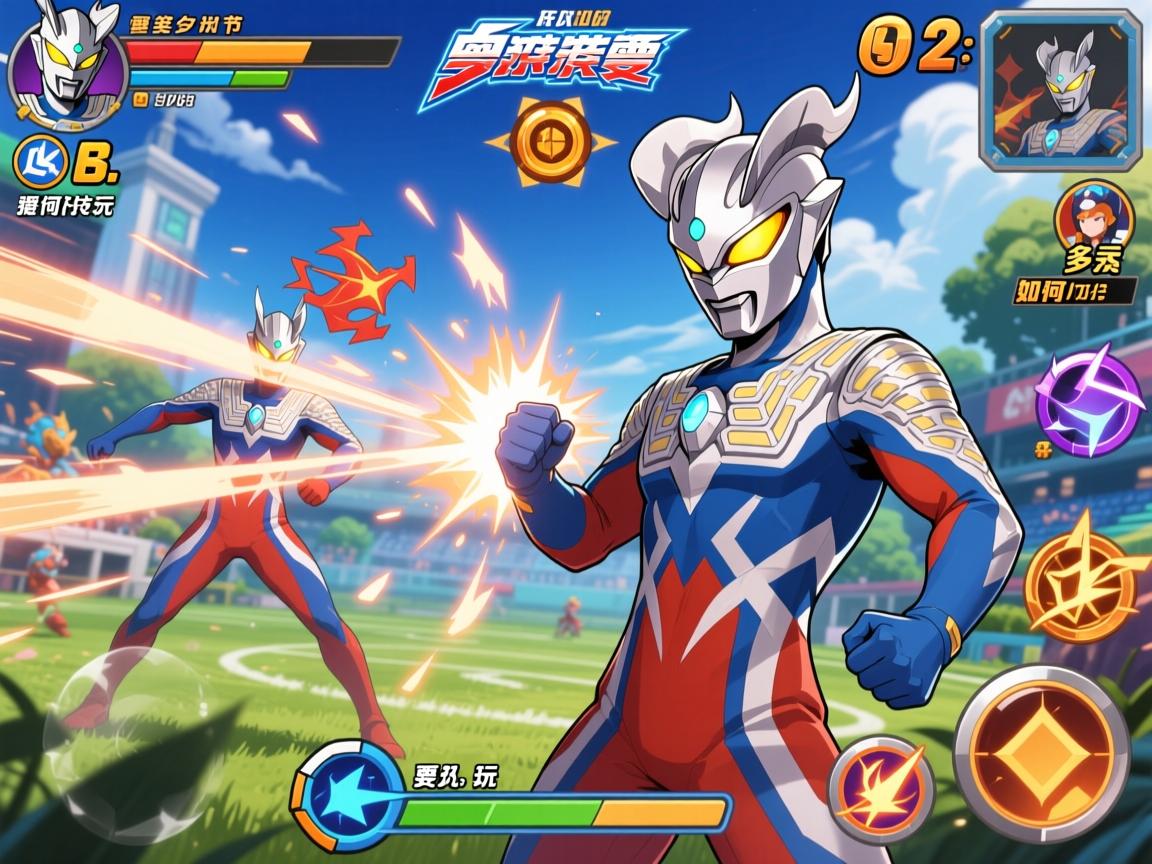Select the Ultraman portrait card with the gray frame
The image size is (1152, 864).
pyautogui.click(x=1060, y=88)
